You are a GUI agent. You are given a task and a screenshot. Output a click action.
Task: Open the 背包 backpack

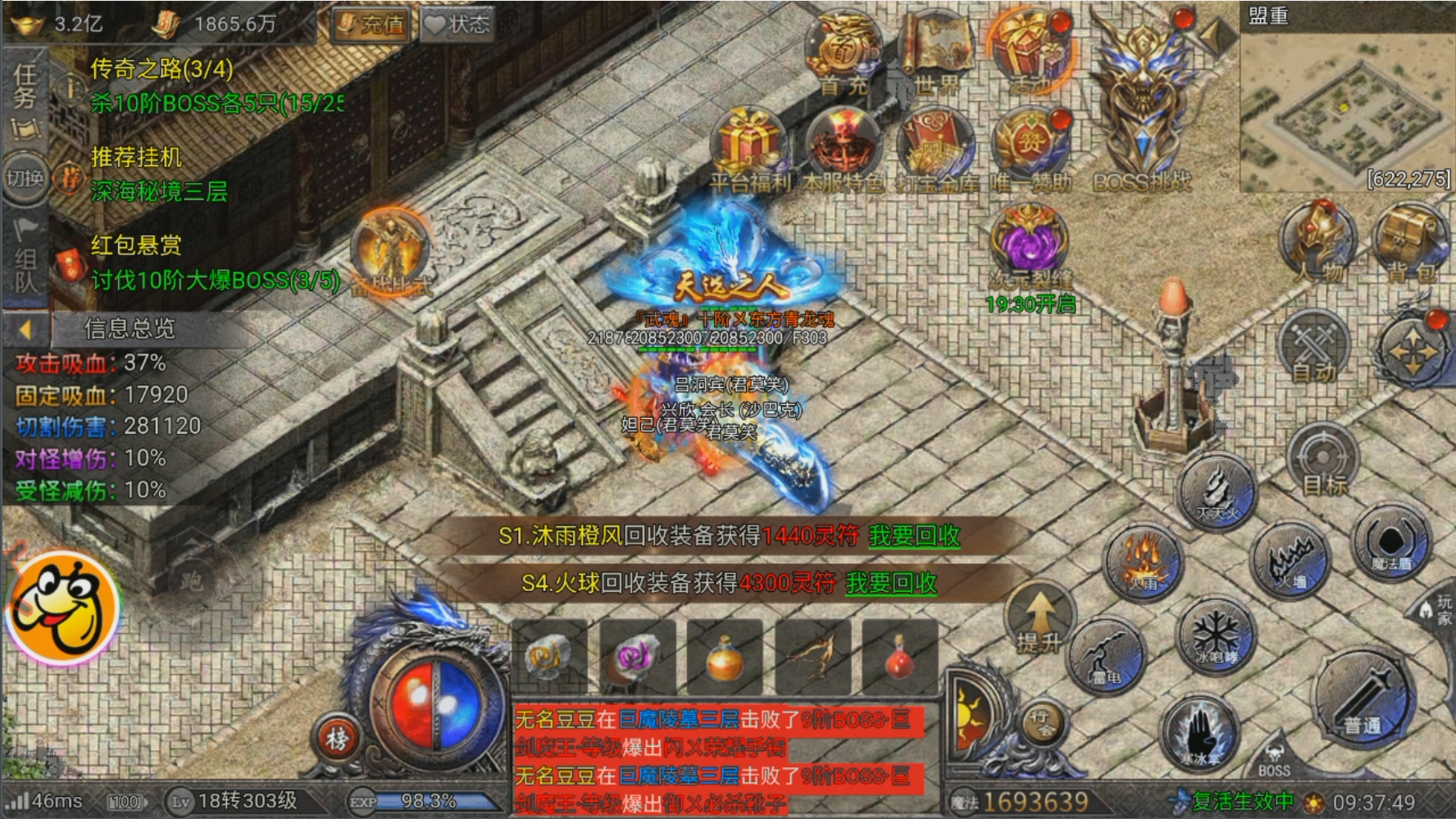tap(1409, 243)
